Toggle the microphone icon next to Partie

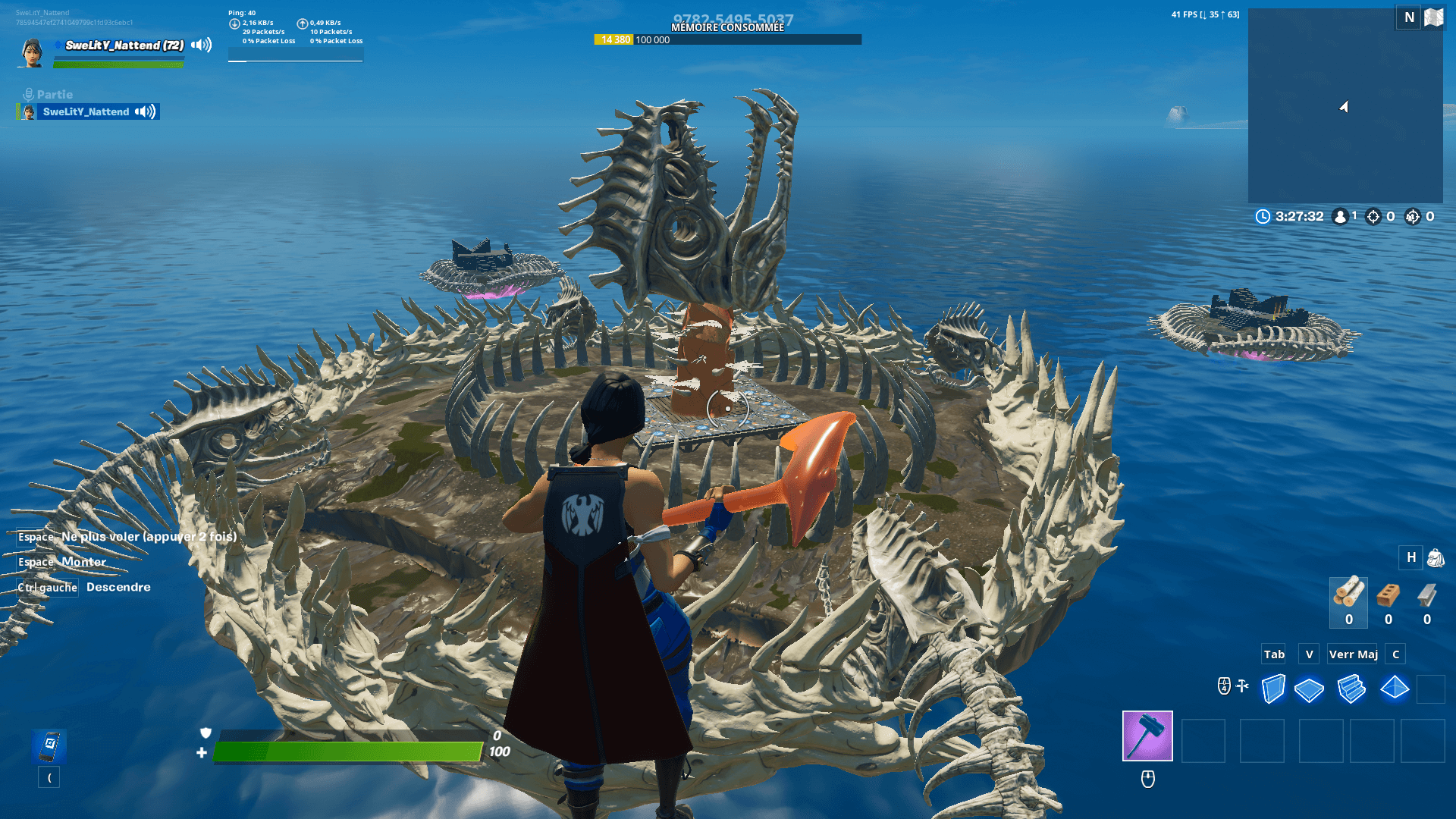[x=28, y=94]
